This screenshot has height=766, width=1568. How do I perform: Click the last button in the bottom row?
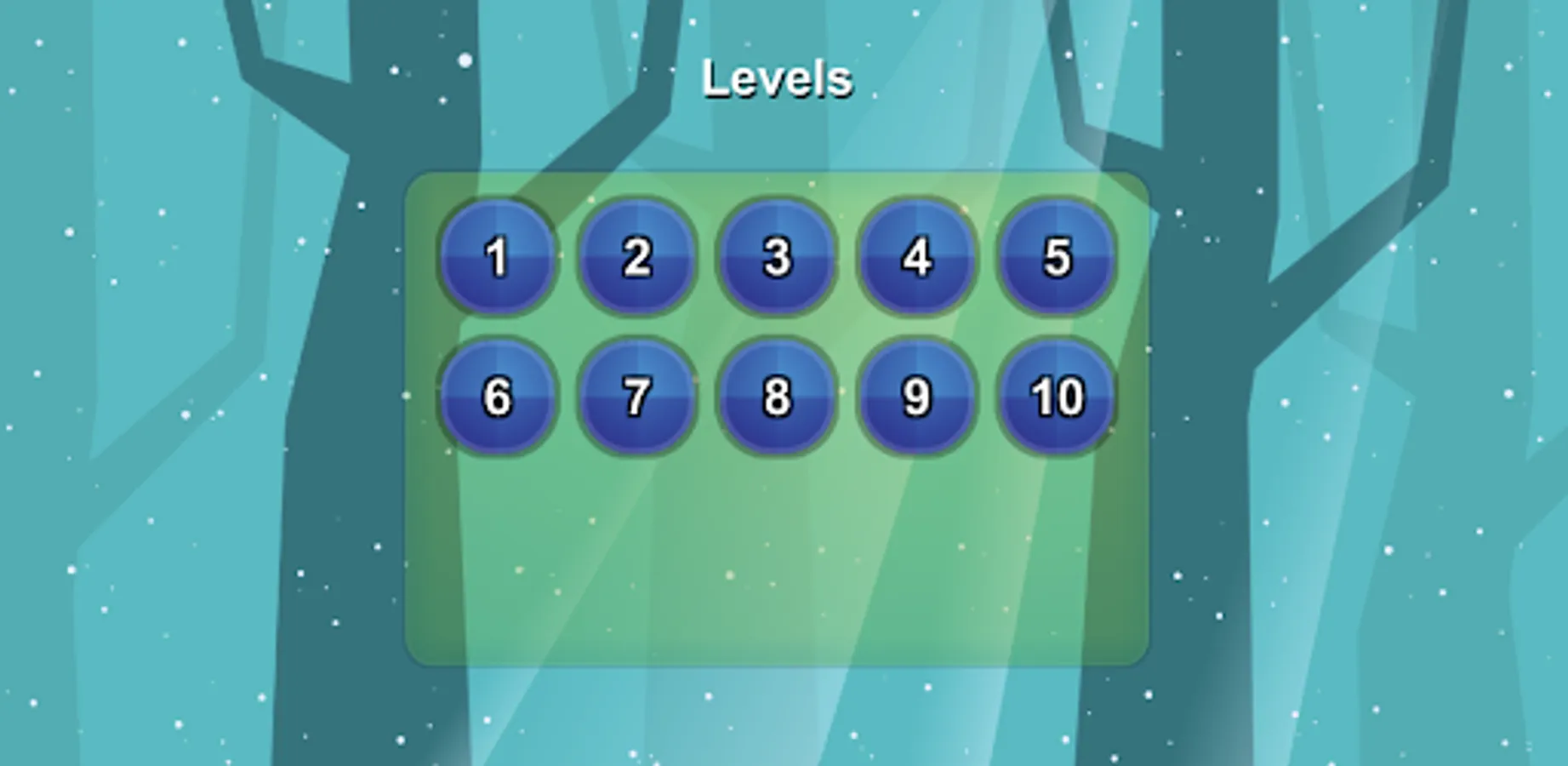point(1055,398)
